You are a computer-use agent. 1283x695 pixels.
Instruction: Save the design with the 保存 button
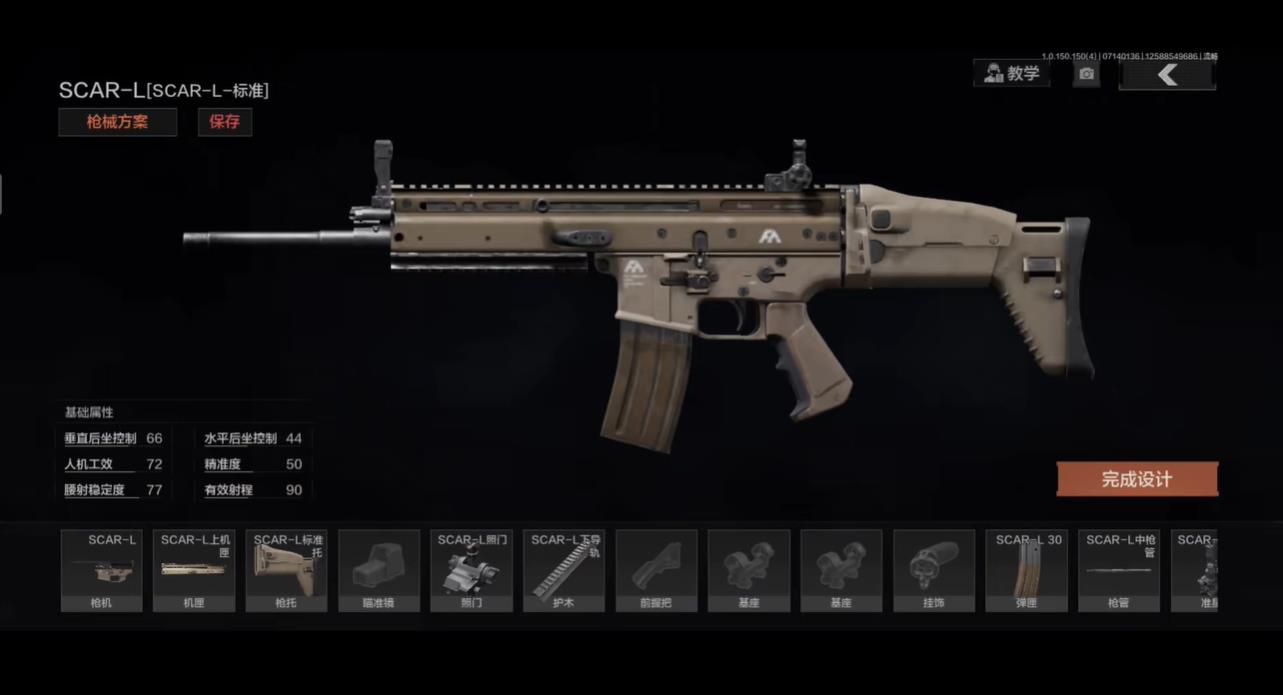point(225,122)
